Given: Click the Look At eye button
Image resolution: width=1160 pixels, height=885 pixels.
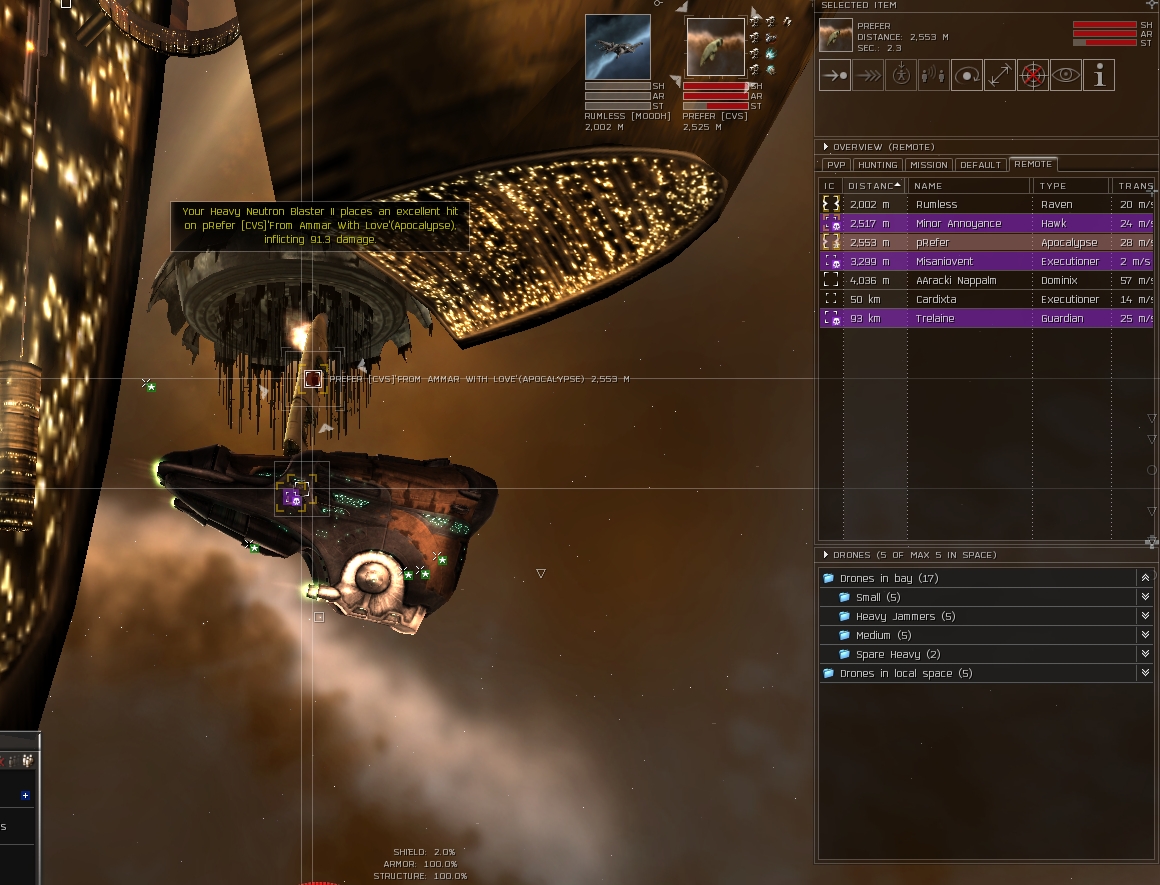Looking at the screenshot, I should tap(1066, 76).
